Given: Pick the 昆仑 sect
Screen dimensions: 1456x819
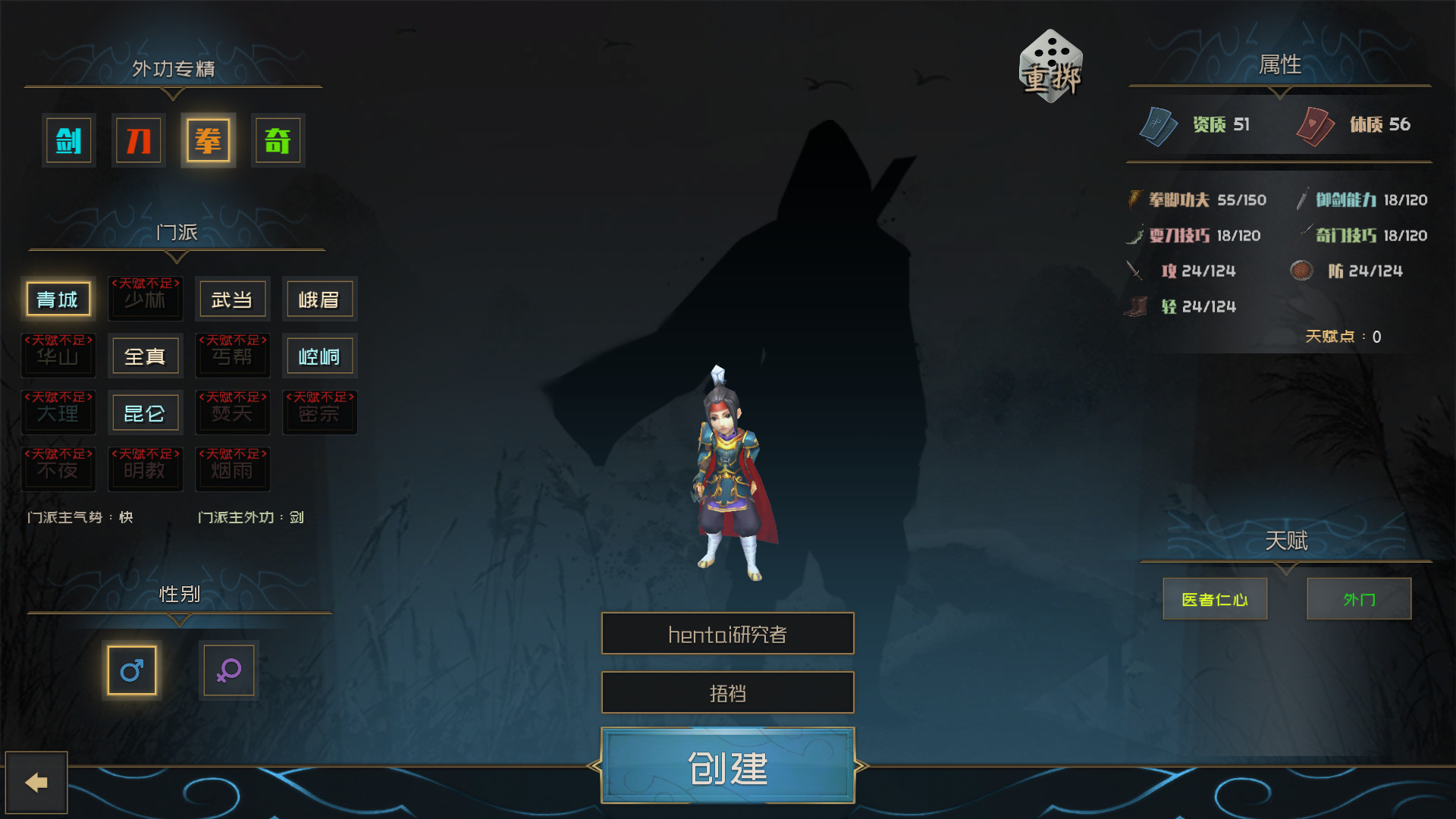Looking at the screenshot, I should 145,413.
